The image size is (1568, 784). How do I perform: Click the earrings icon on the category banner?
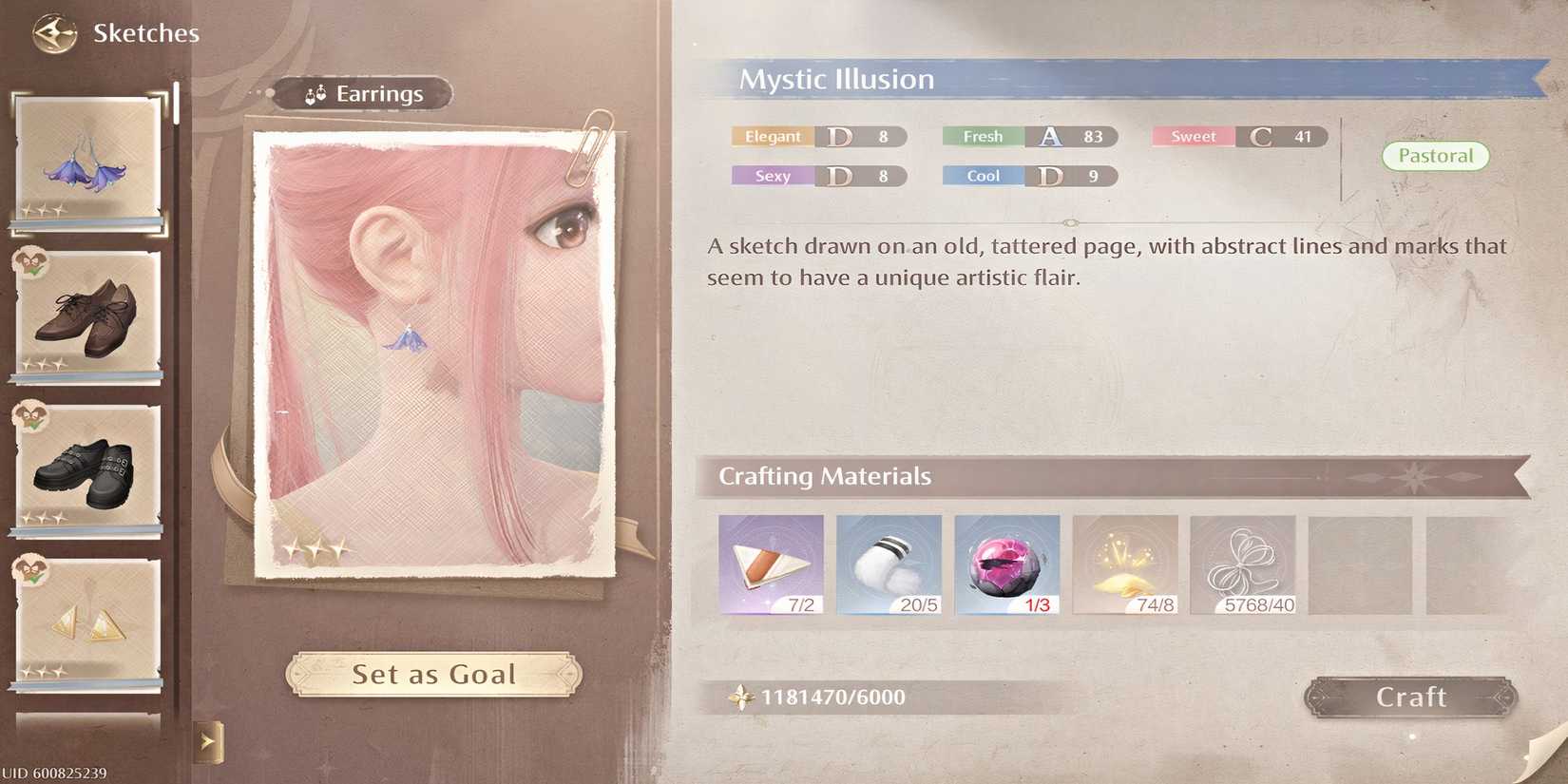tap(315, 94)
